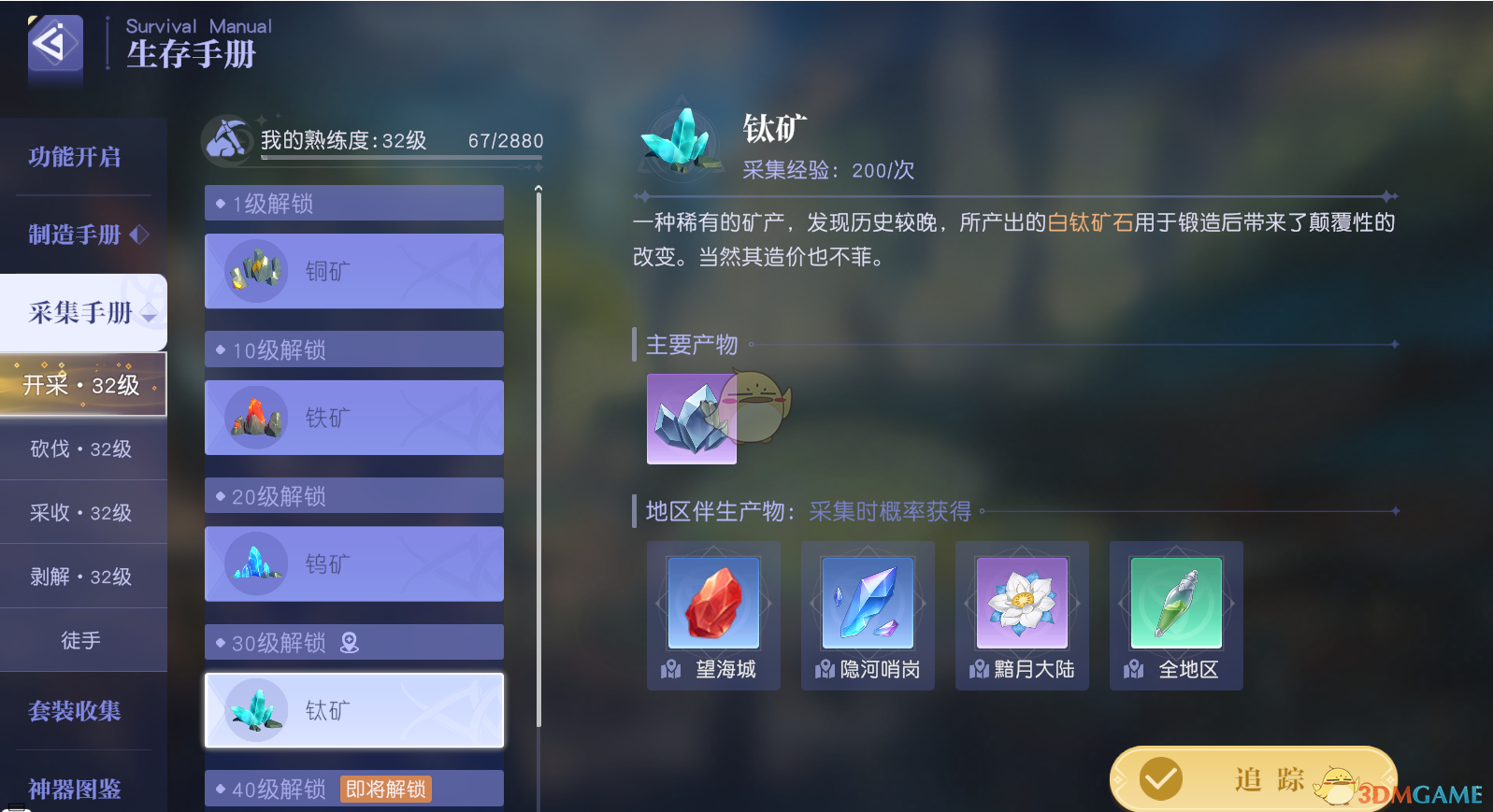Select the 铜矿 copper ore entry

coord(353,271)
